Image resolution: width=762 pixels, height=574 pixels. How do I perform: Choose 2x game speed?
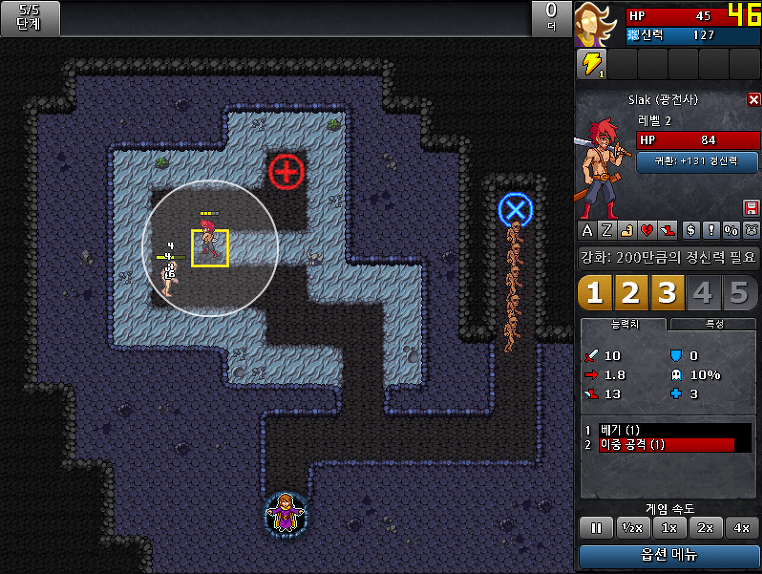(705, 527)
